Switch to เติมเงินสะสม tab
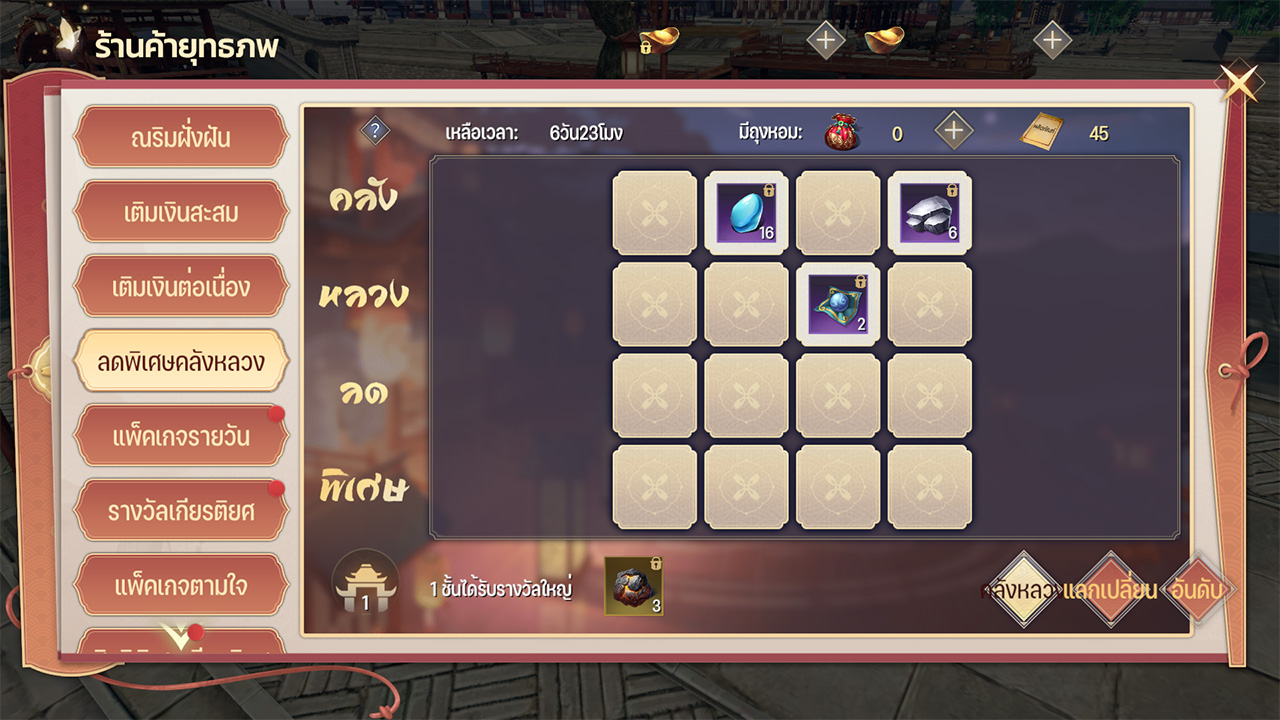 coord(181,212)
